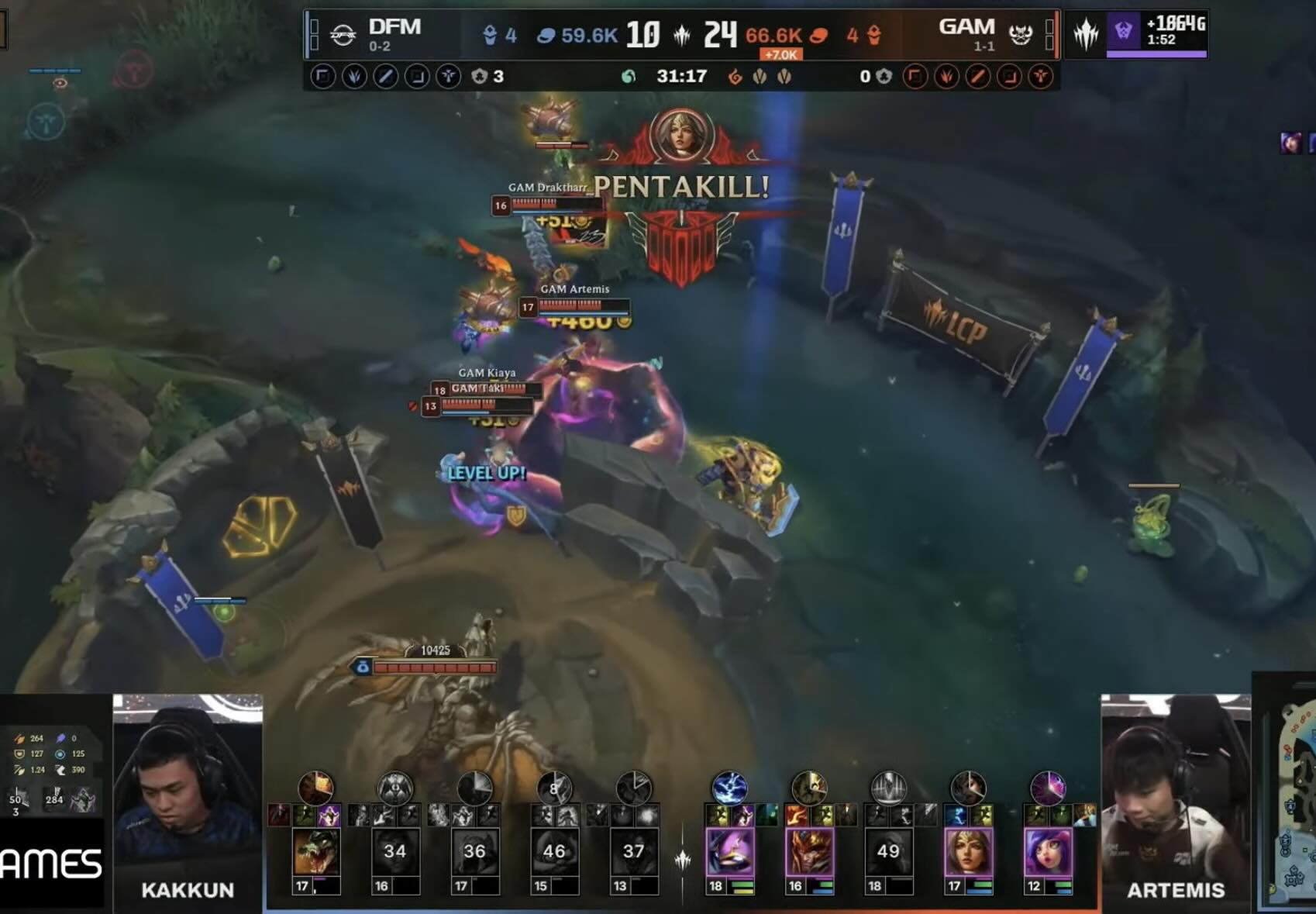Select the dead champion with 34 respawn timer
This screenshot has width=1316, height=914.
click(x=395, y=852)
